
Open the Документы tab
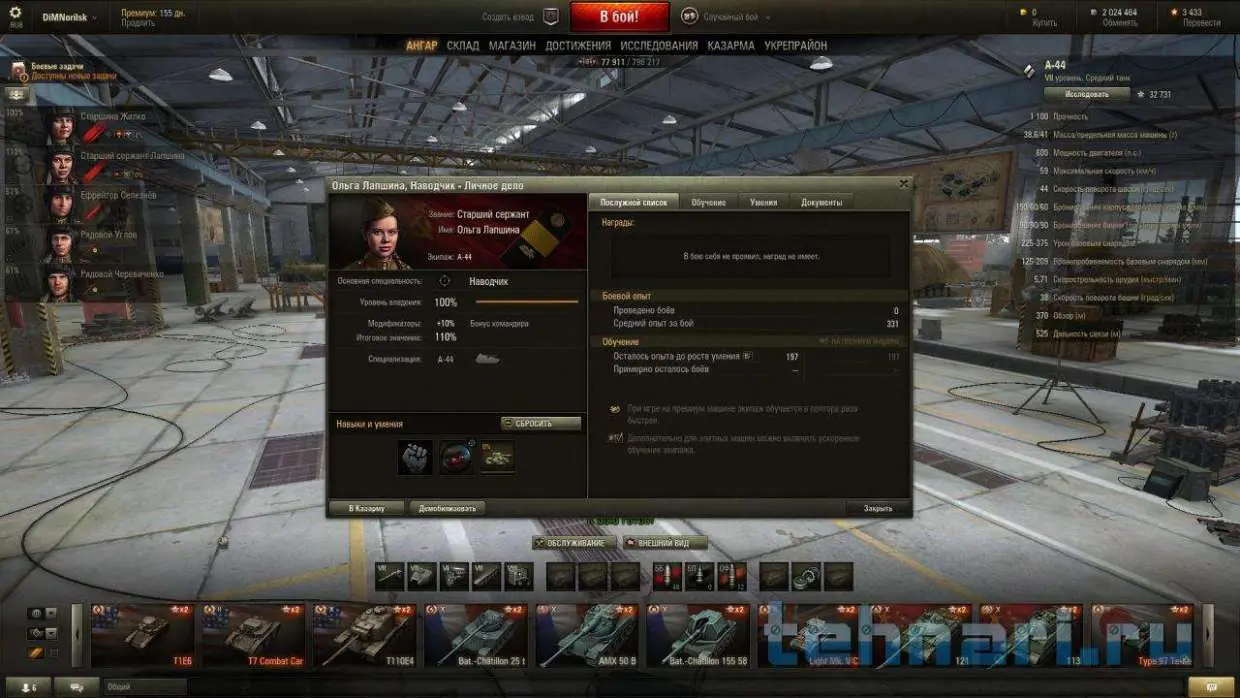821,202
